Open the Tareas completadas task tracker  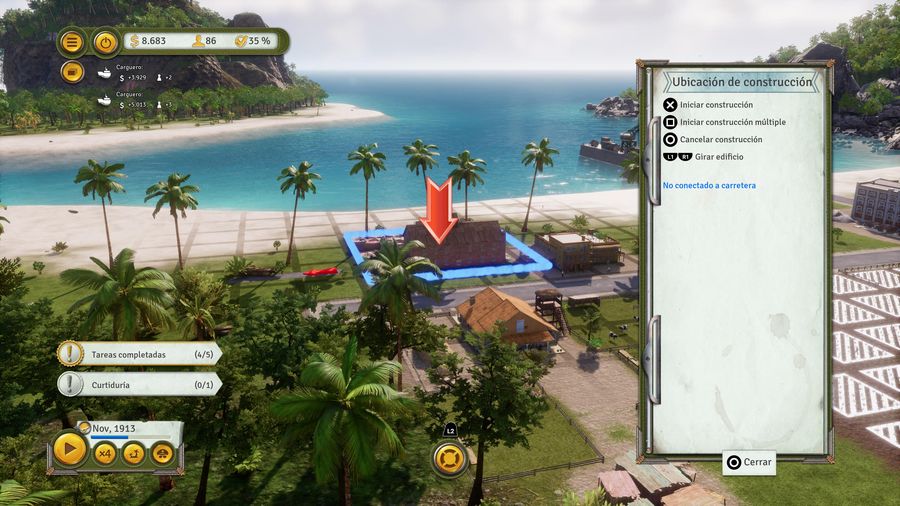tap(140, 354)
